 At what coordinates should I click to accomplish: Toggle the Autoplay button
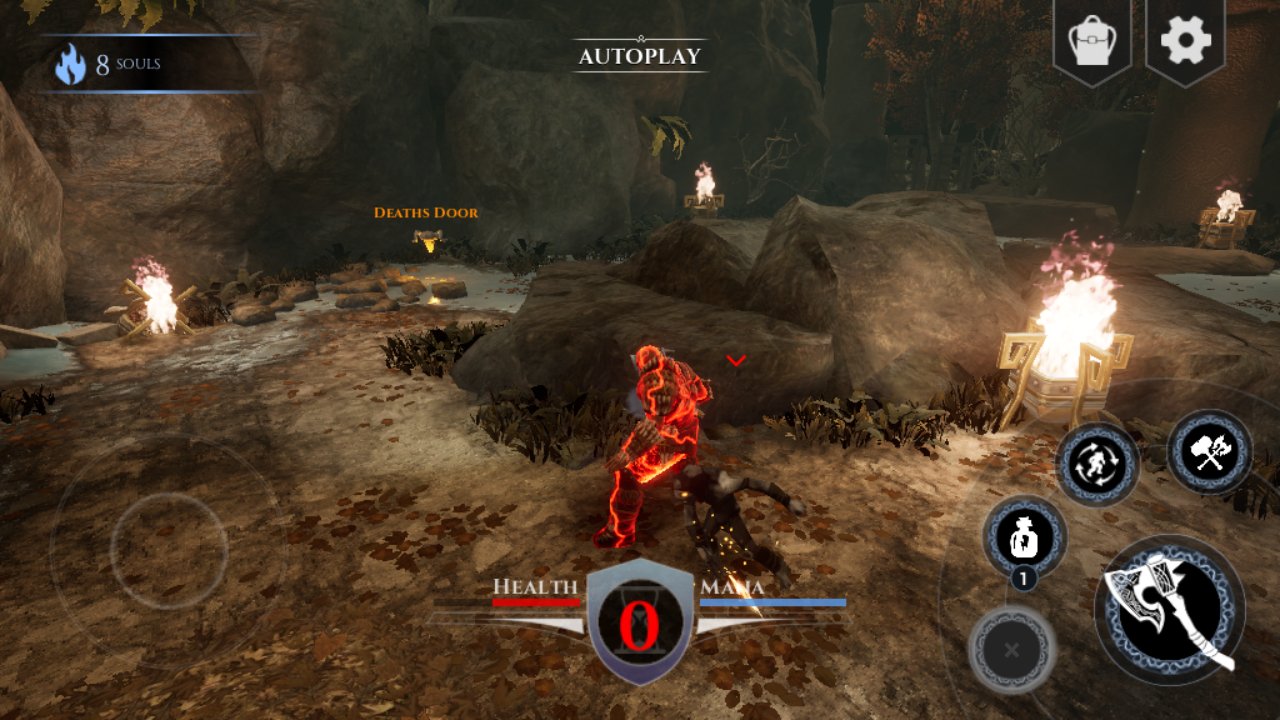click(x=640, y=56)
